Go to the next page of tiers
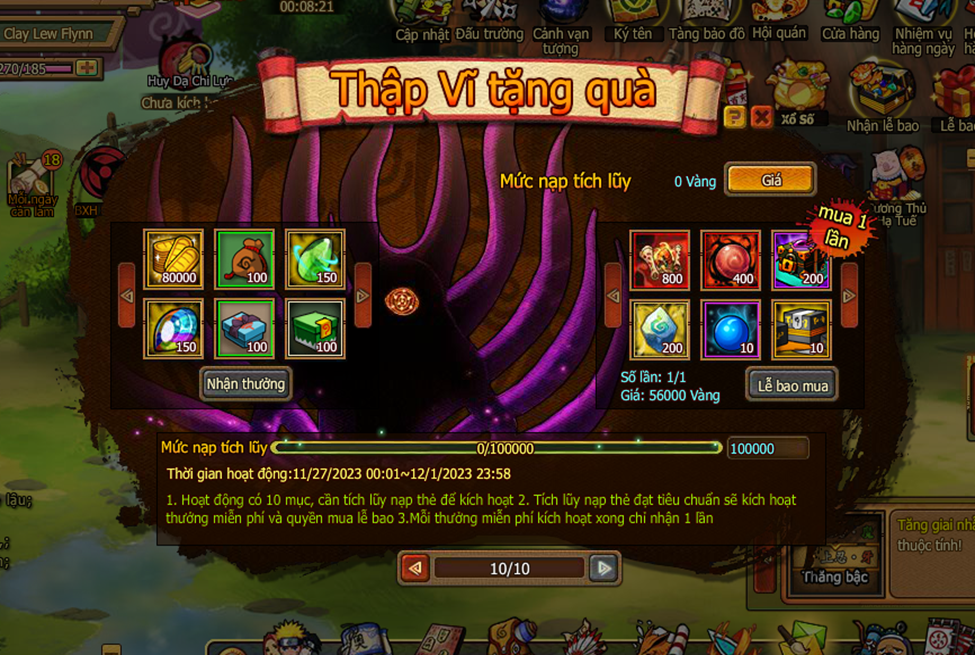This screenshot has height=655, width=975. coord(603,568)
